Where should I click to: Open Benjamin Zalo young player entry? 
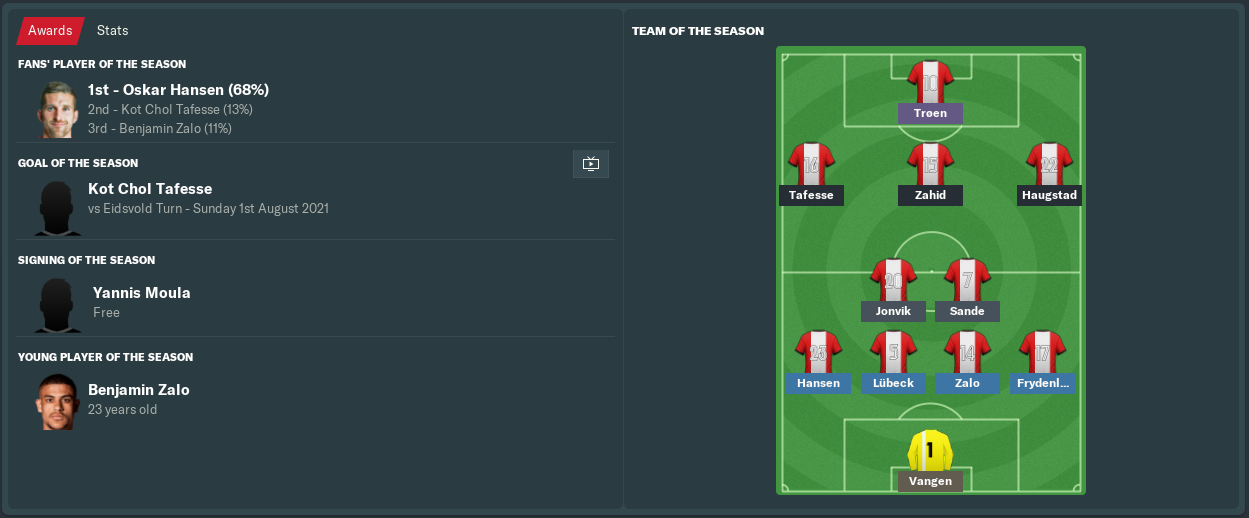click(x=138, y=390)
